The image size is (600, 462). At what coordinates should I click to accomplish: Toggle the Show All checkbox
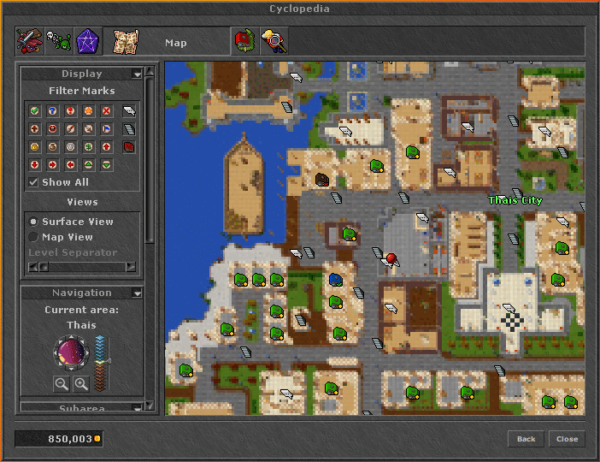34,182
